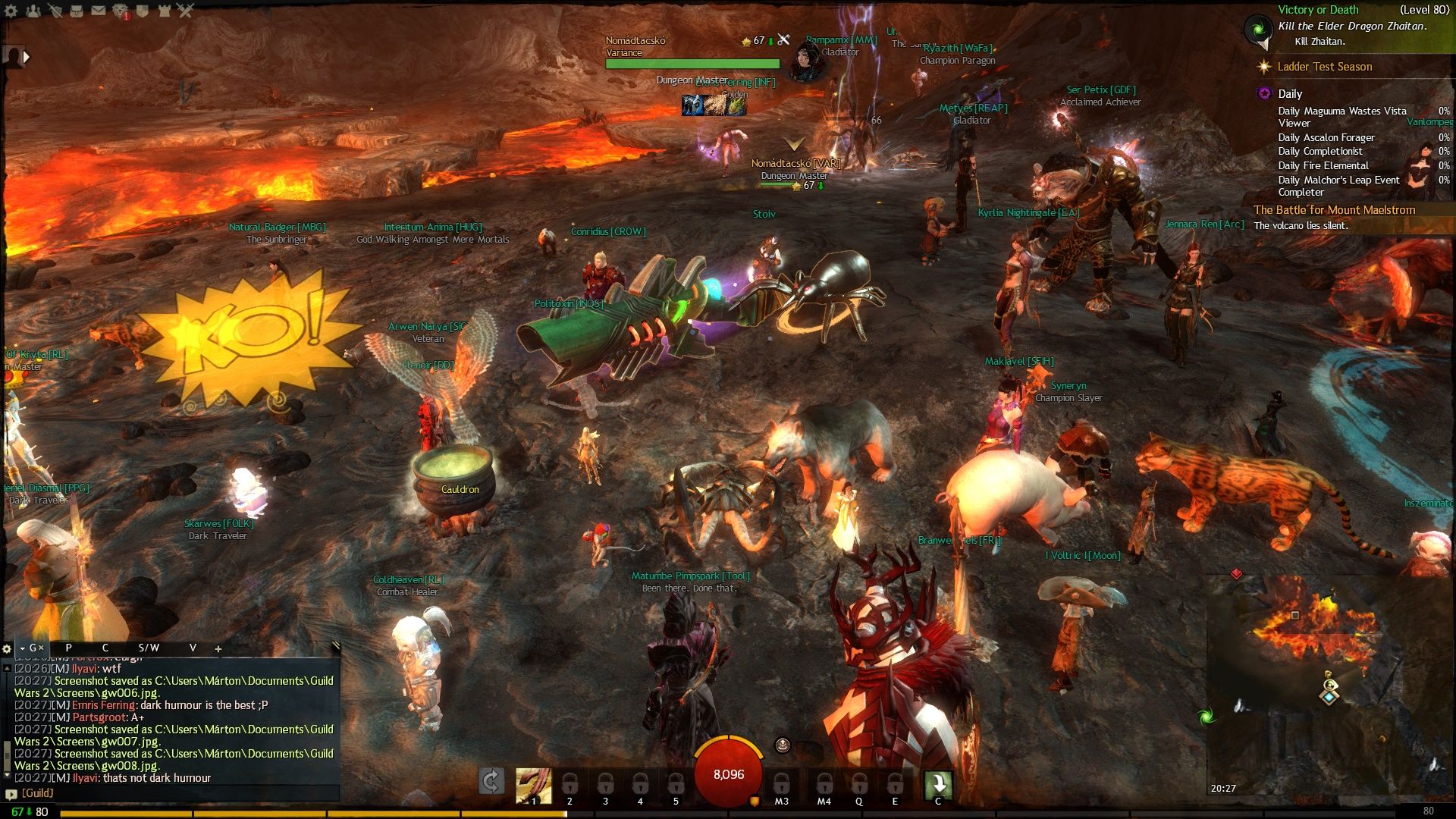Open the Black Lion Trading Company icon

coord(121,11)
